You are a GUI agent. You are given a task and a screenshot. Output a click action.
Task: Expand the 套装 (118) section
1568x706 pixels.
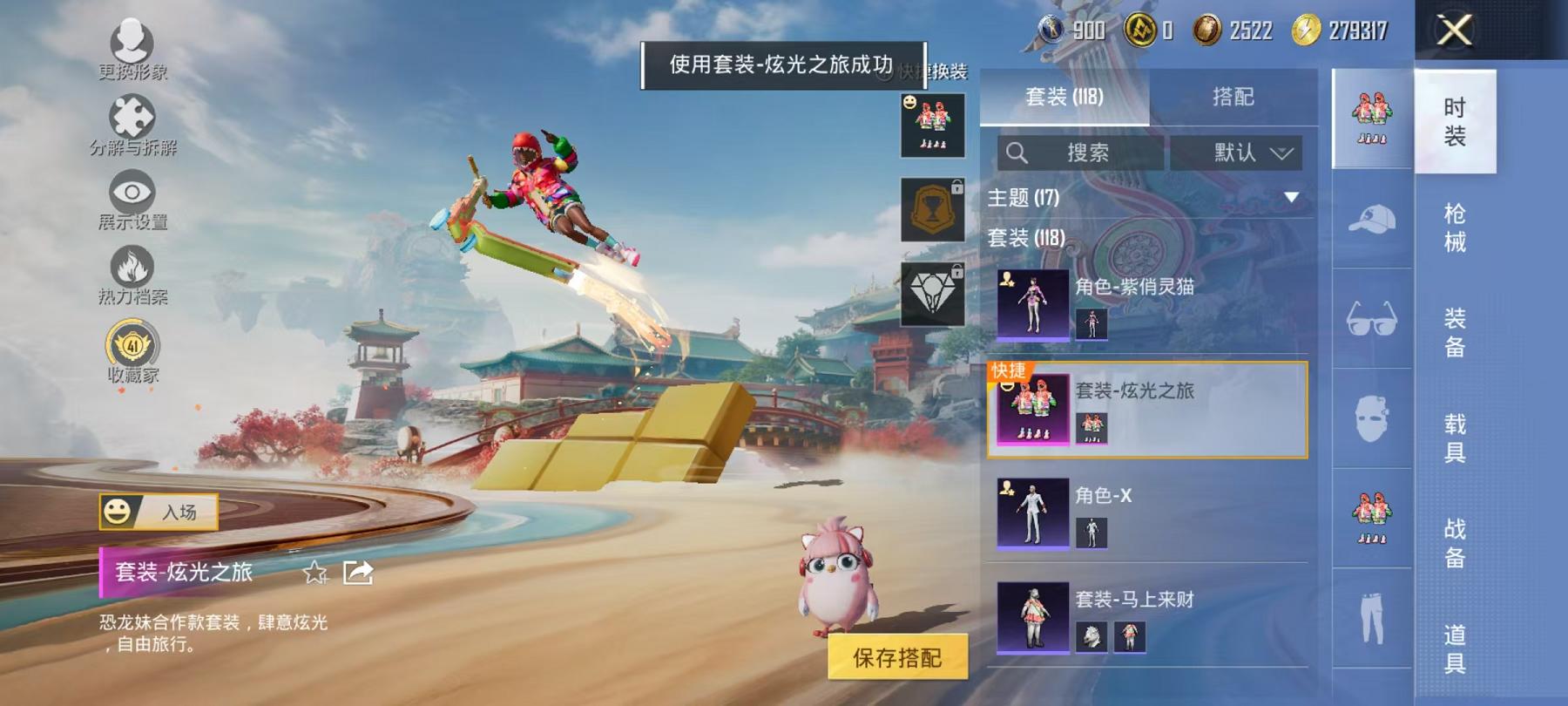(x=1028, y=235)
